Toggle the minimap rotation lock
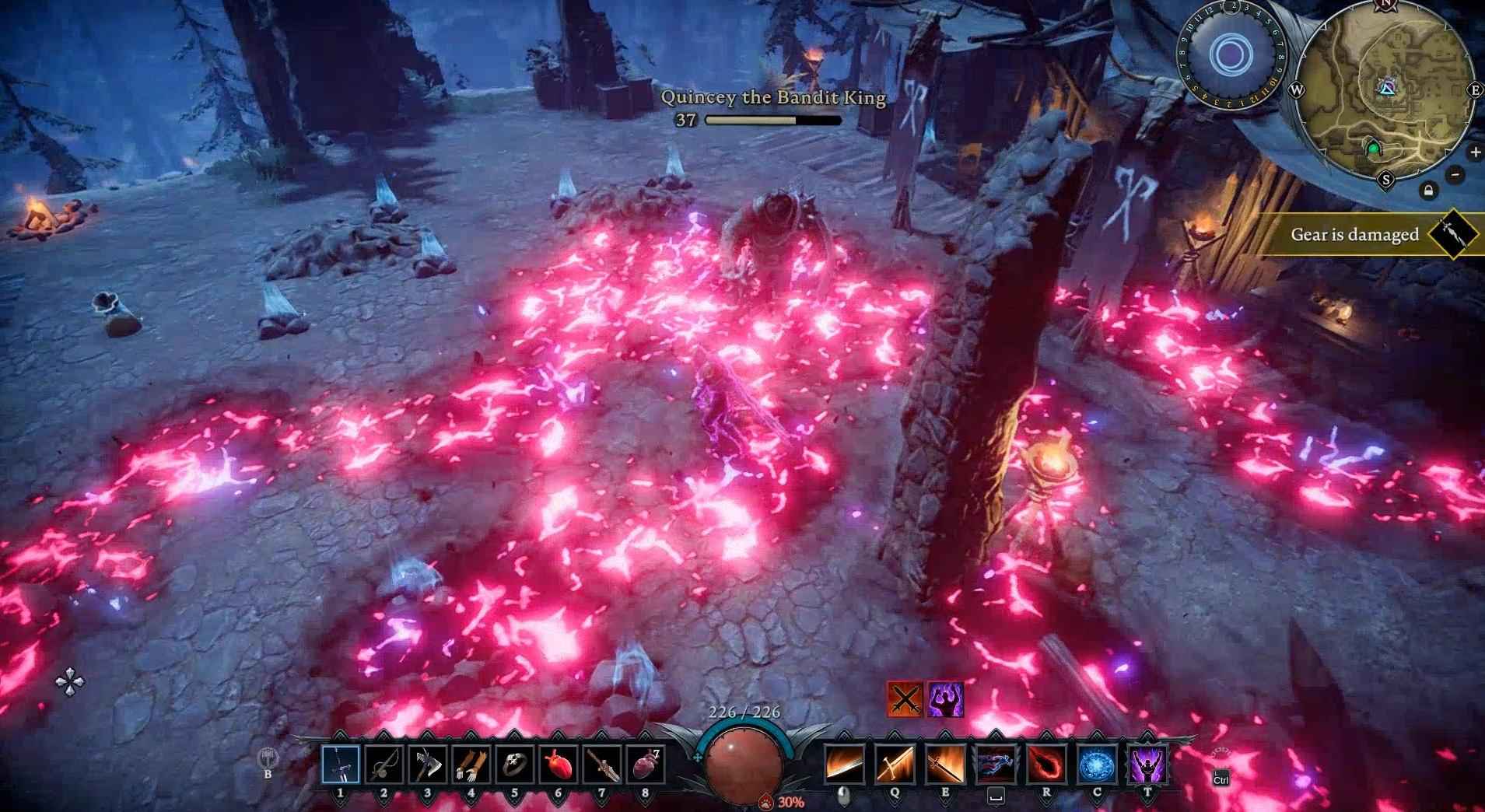Screen dimensions: 1485x812 click(1428, 190)
